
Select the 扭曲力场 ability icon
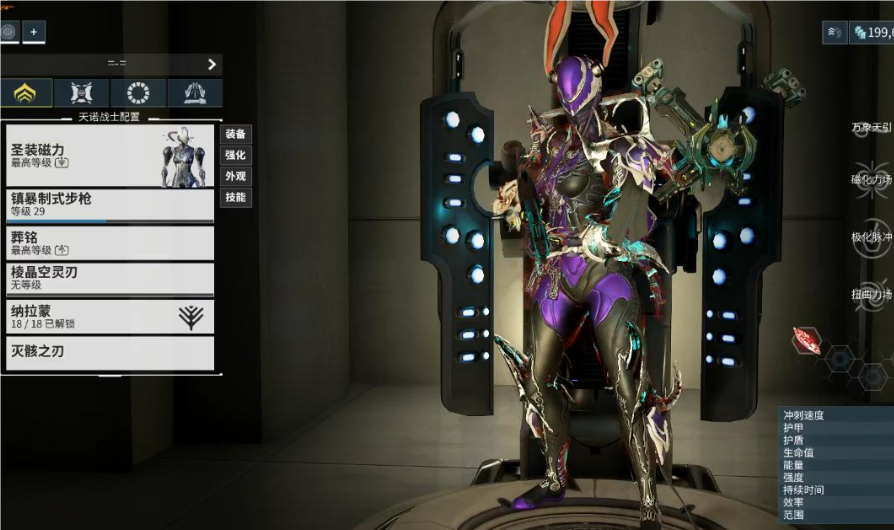pos(871,294)
